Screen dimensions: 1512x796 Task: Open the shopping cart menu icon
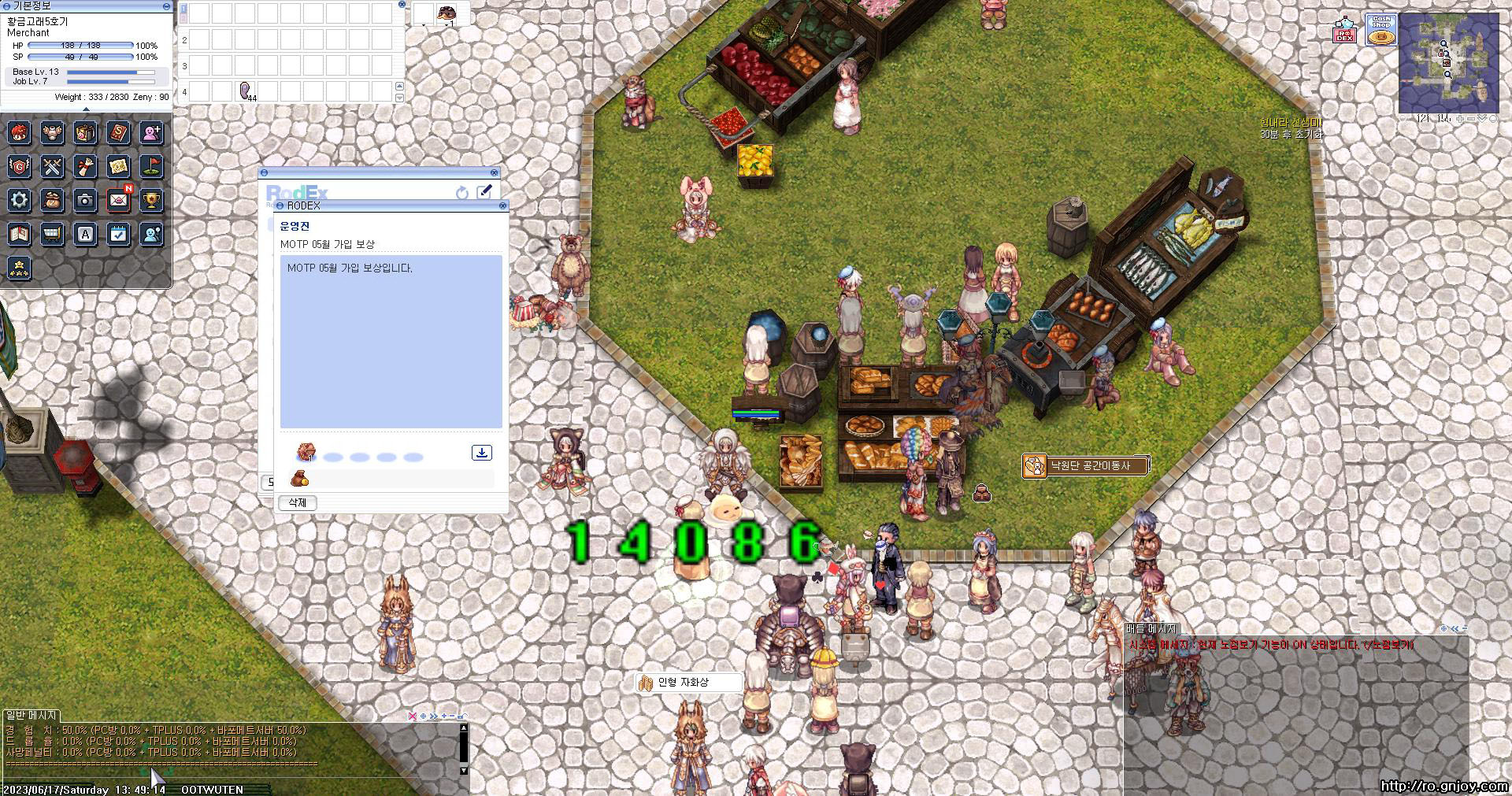click(53, 234)
